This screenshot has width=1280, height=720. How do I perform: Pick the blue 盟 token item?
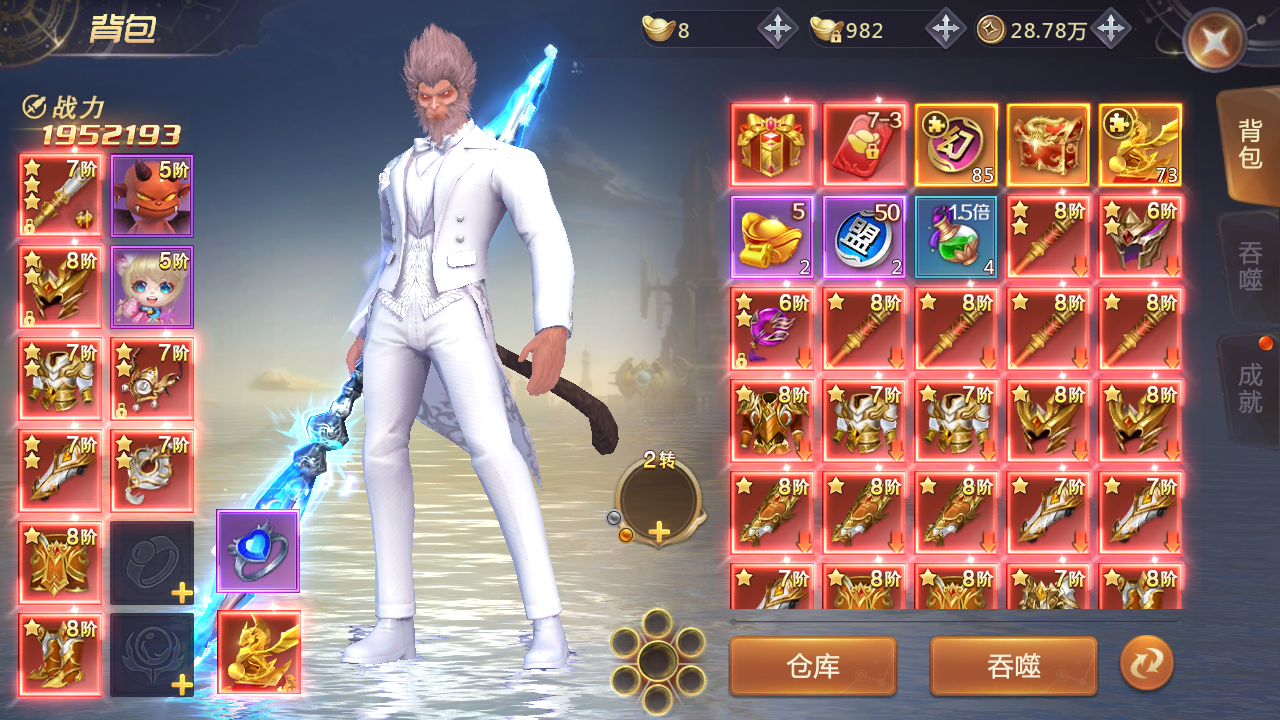[865, 237]
